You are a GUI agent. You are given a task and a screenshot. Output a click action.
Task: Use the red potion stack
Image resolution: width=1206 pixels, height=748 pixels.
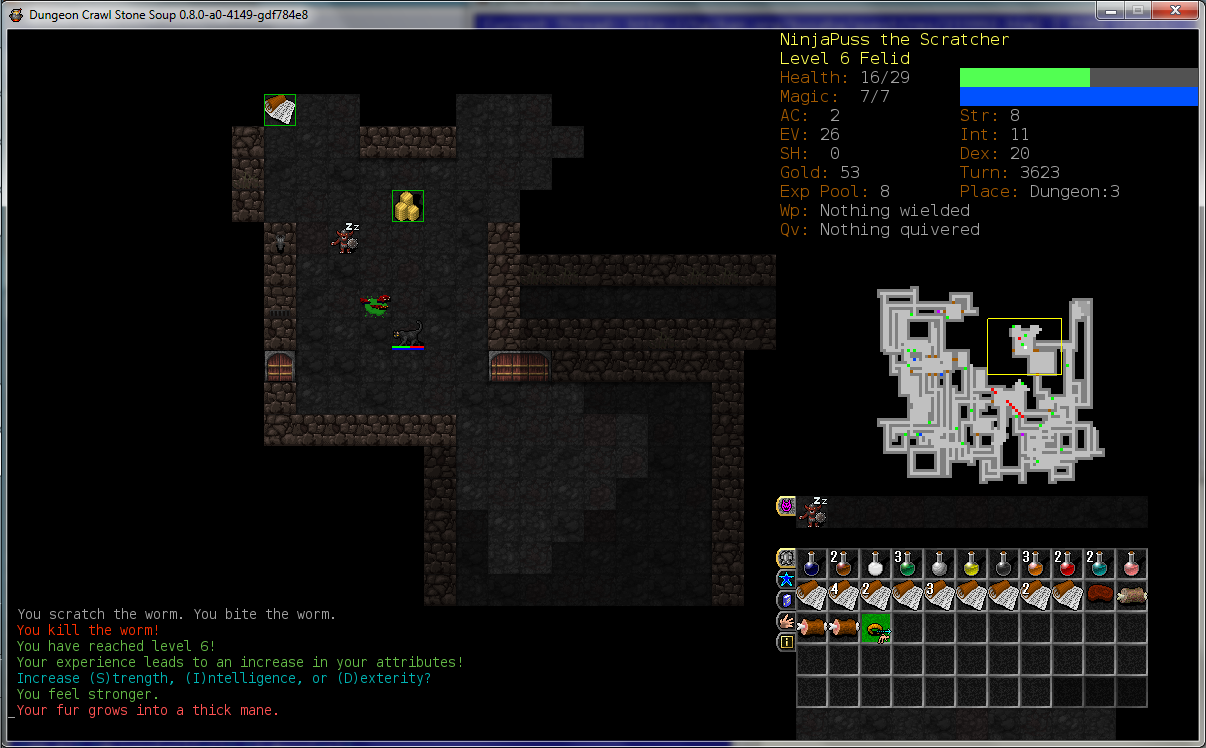point(1068,564)
